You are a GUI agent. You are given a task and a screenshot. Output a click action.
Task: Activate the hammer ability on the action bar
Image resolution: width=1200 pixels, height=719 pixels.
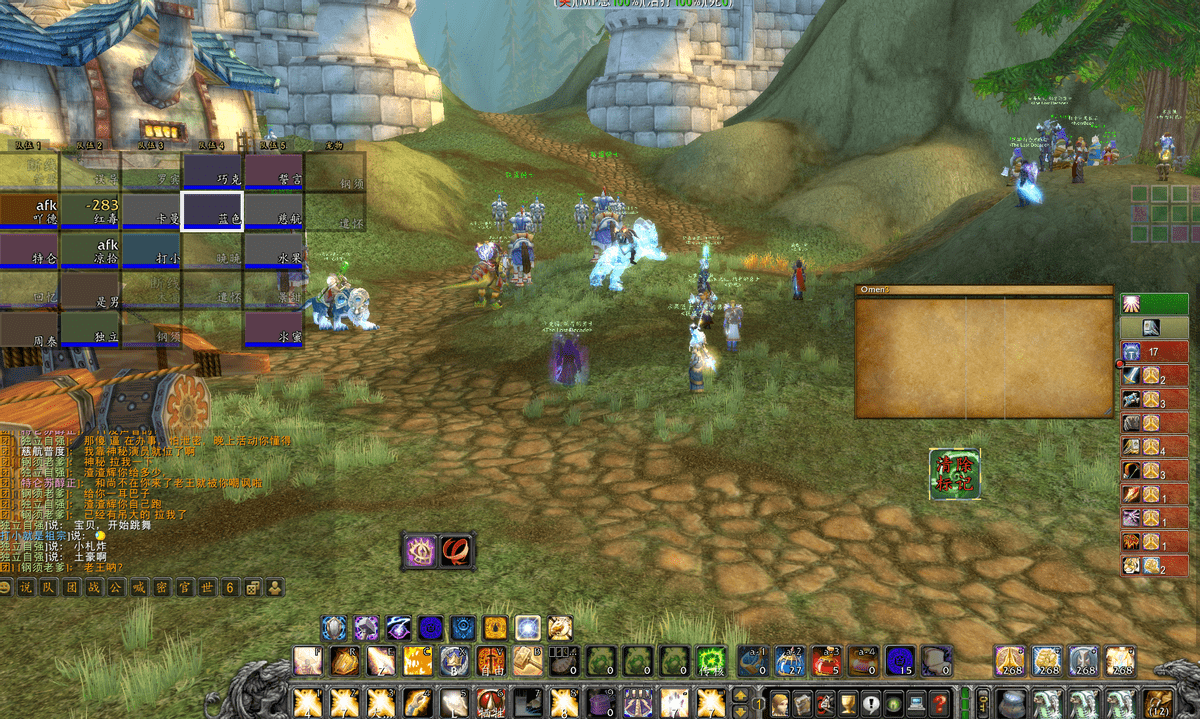[527, 660]
